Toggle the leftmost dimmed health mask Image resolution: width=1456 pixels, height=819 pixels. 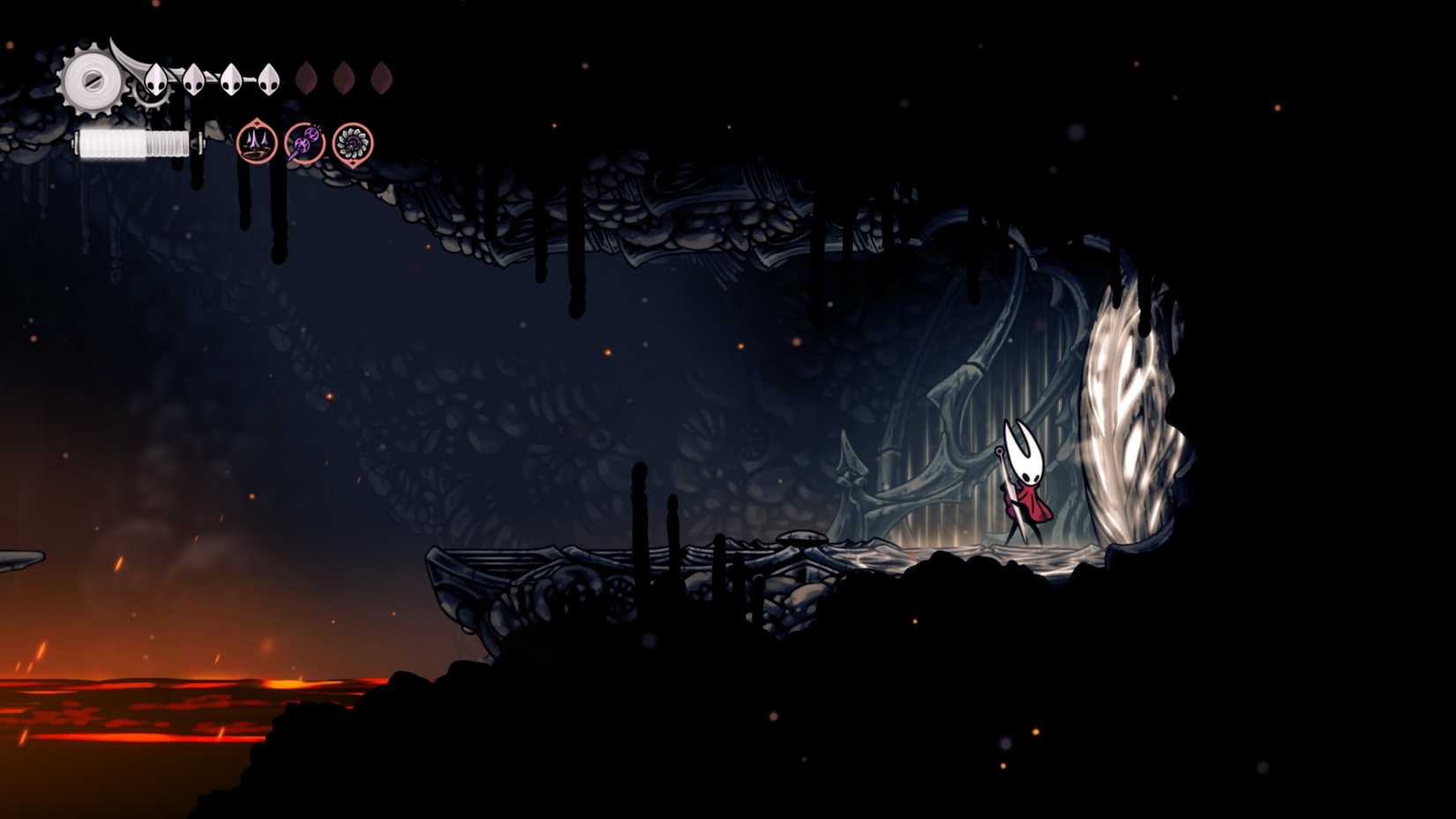coord(309,79)
